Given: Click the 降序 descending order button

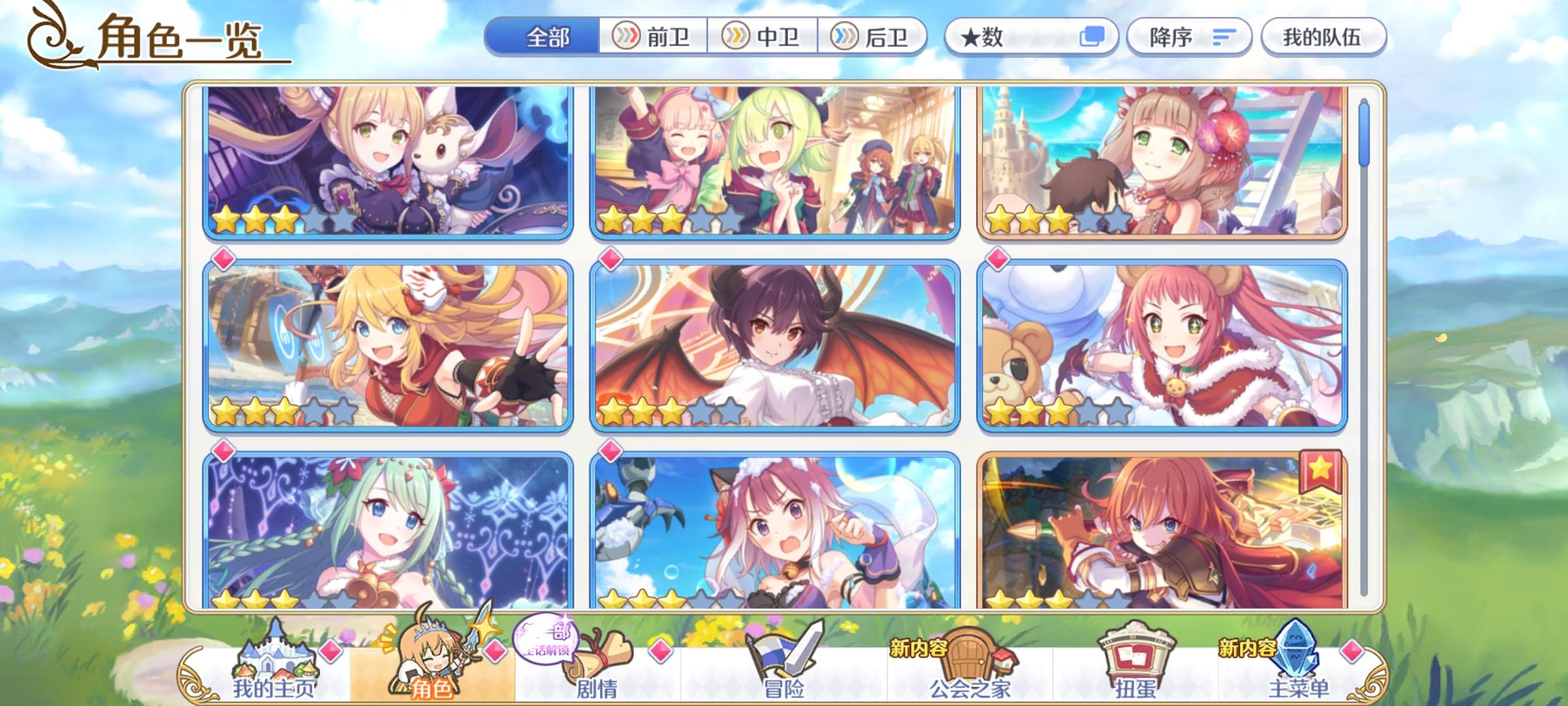Looking at the screenshot, I should (x=1189, y=37).
